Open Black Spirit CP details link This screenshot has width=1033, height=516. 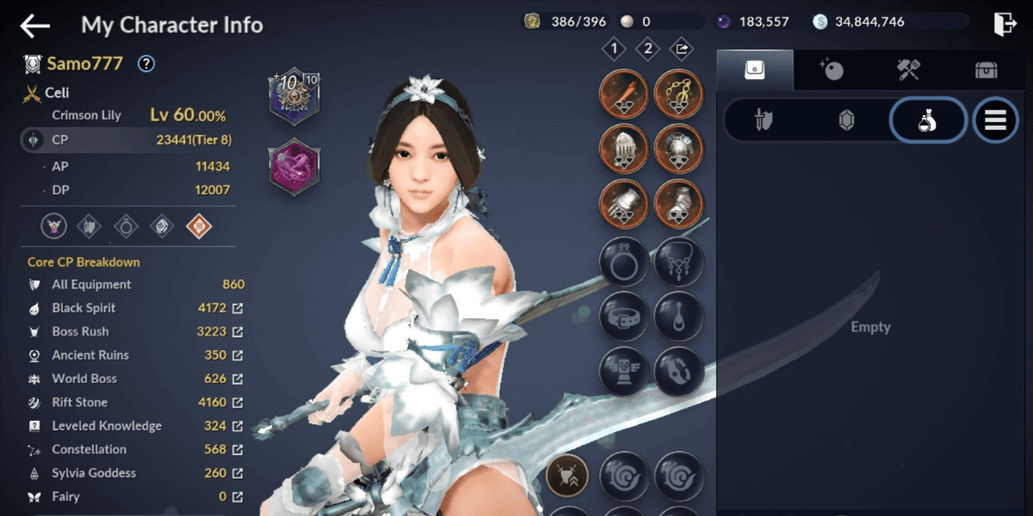coord(237,309)
